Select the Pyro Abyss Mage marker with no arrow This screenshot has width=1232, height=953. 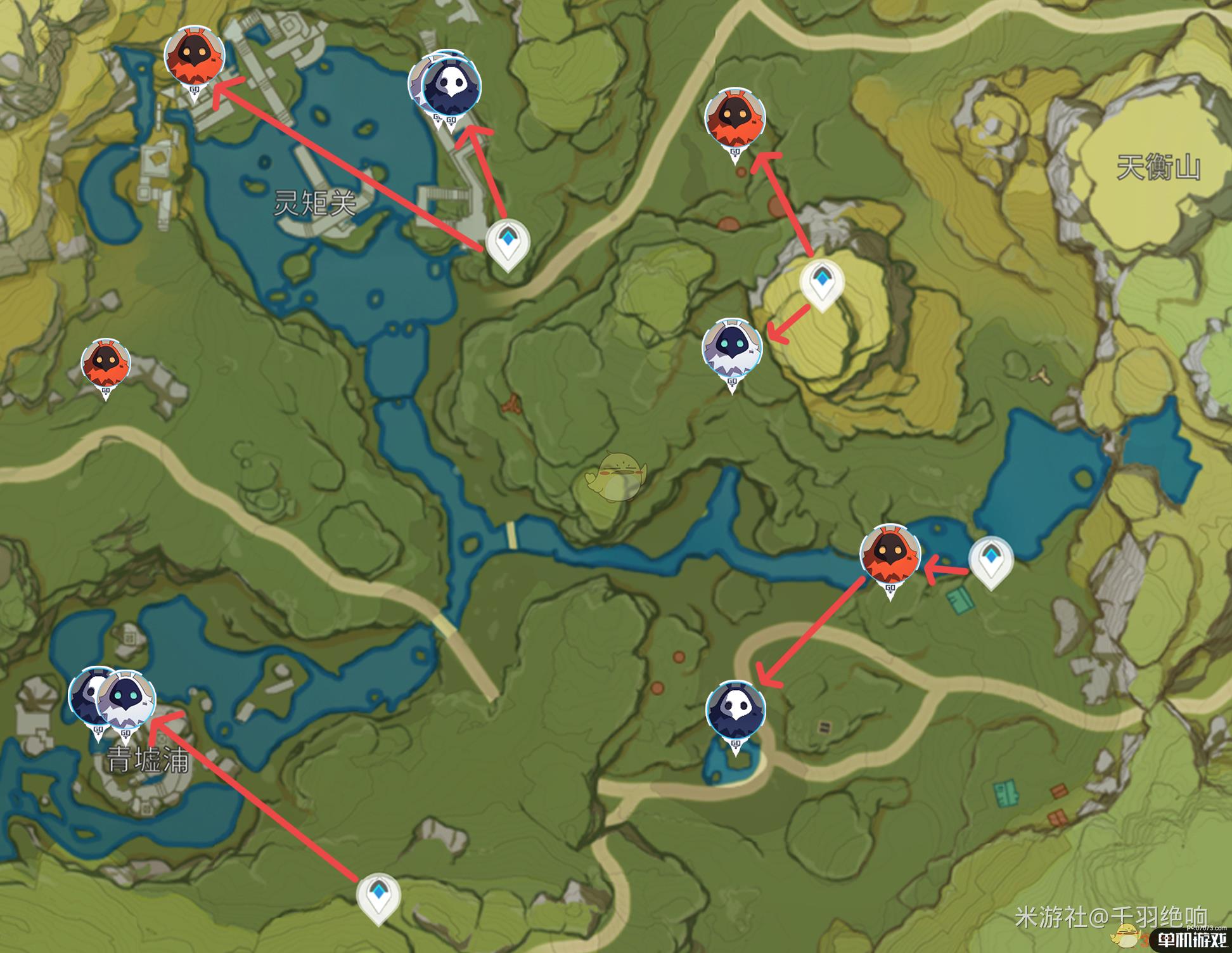pos(106,365)
